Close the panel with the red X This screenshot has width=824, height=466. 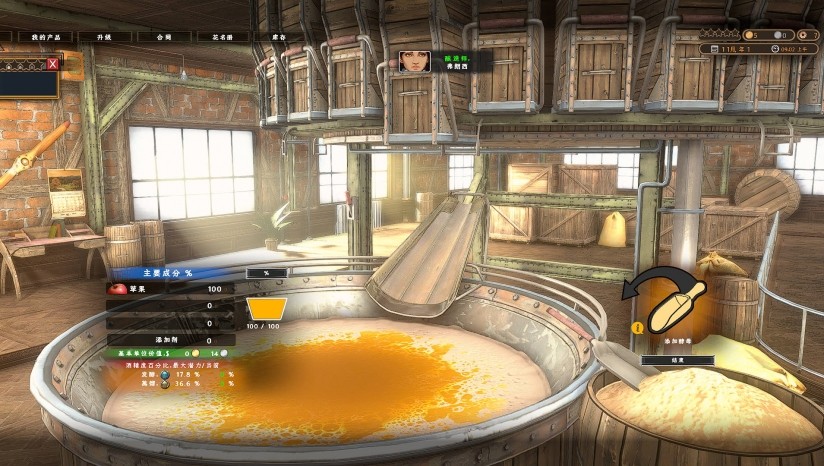tap(53, 64)
